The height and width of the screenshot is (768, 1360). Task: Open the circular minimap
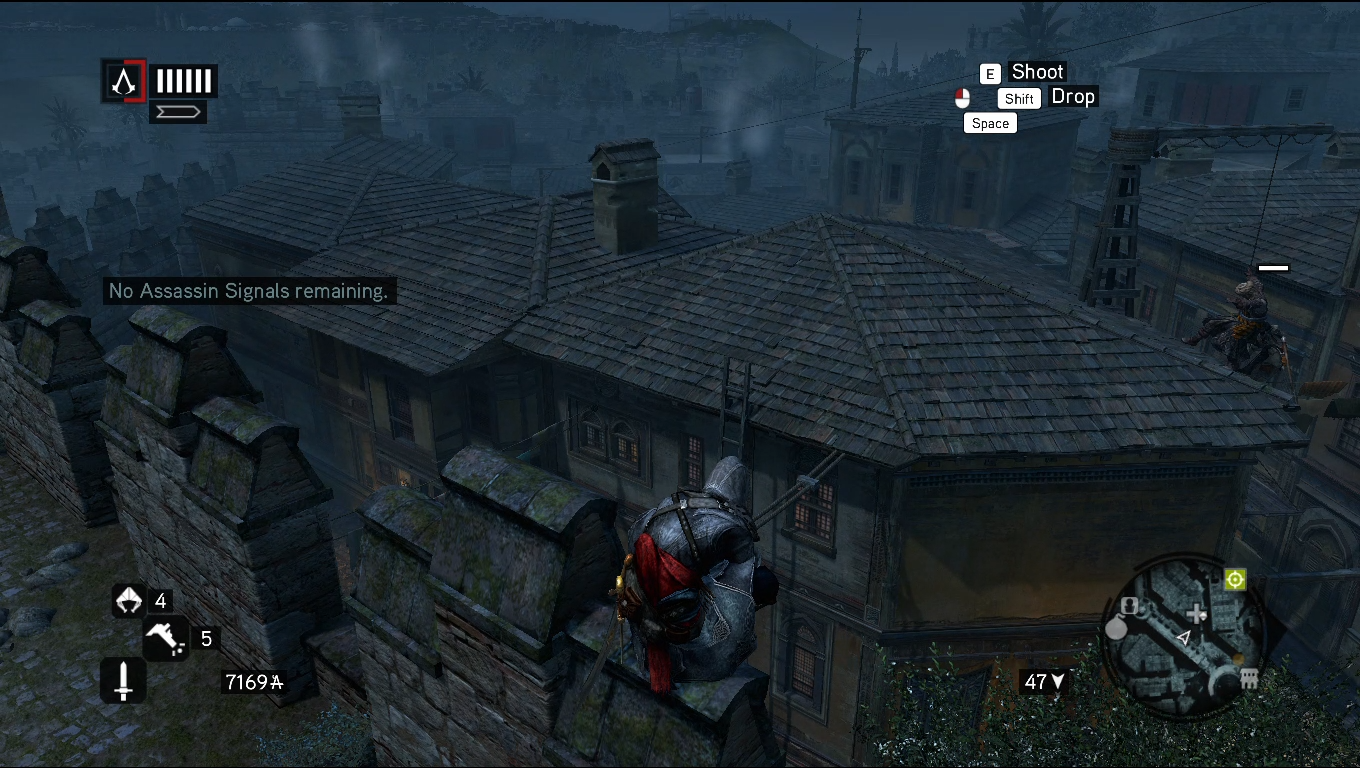click(x=1183, y=635)
